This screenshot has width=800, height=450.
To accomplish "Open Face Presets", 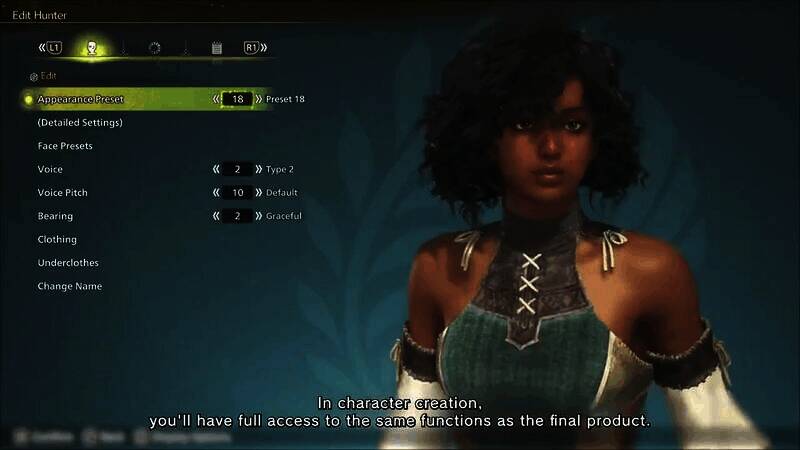I will [x=65, y=146].
